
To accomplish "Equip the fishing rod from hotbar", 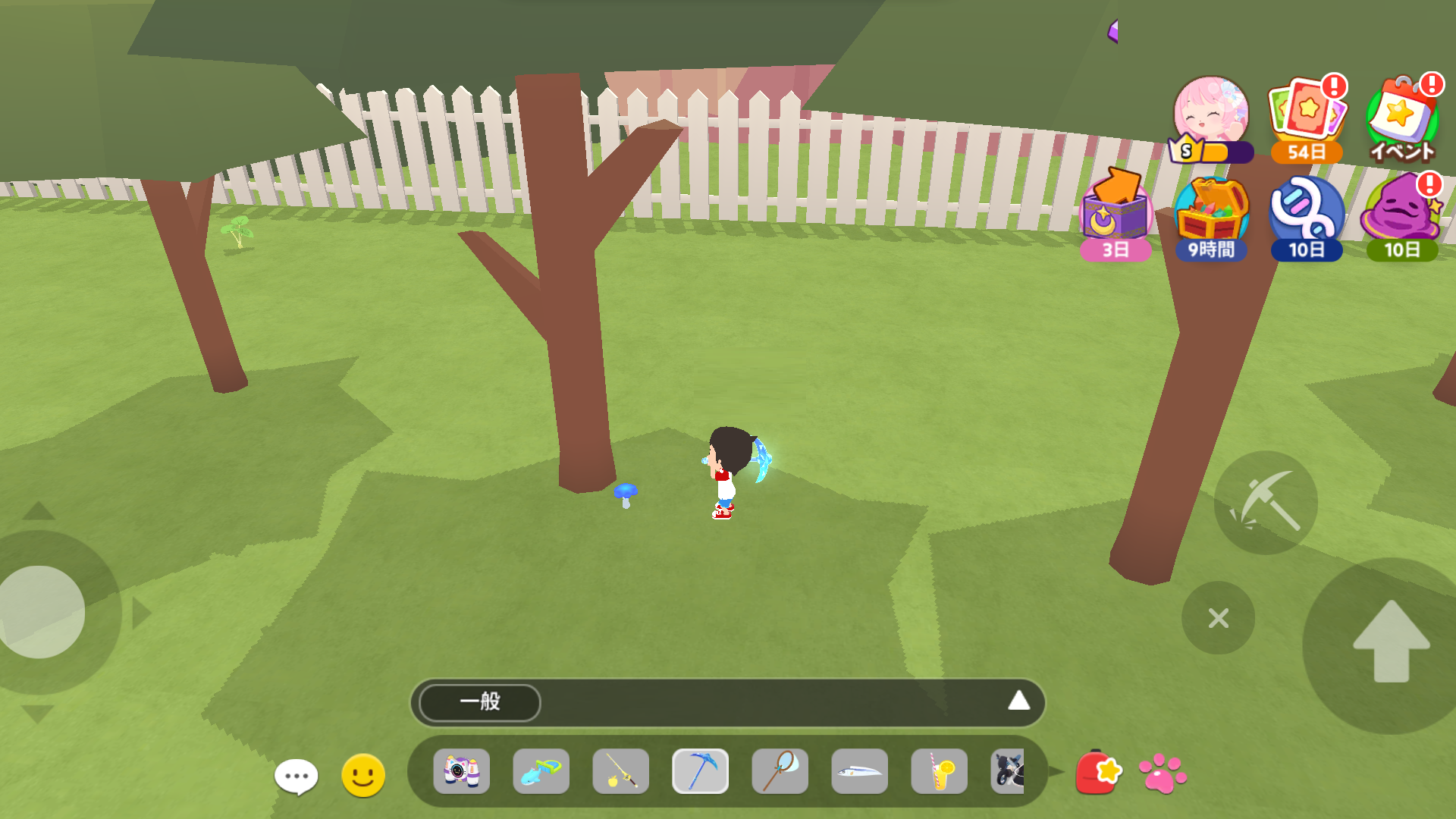I will tap(620, 771).
